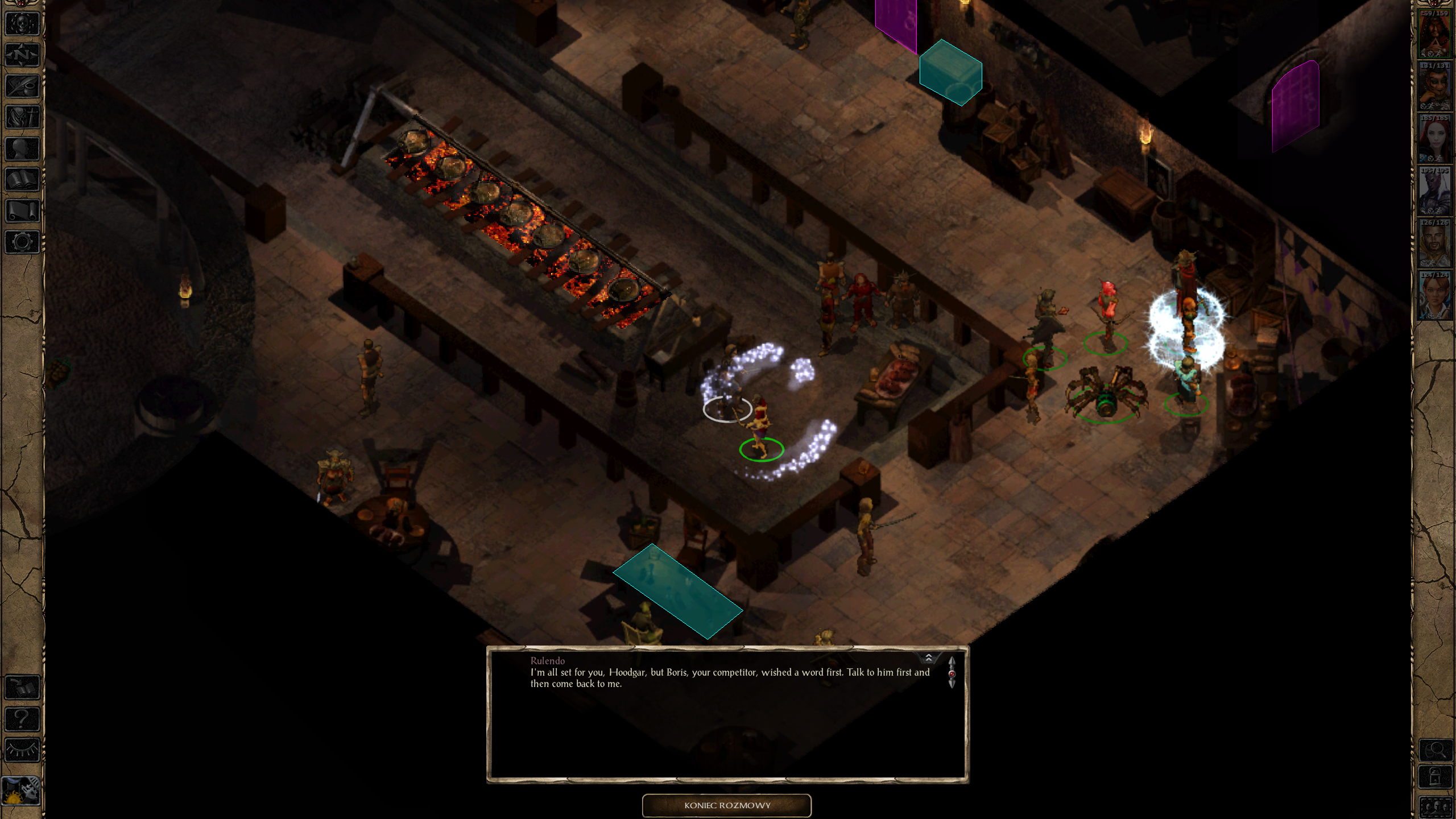Select the bearded man portrait with 126 HP
This screenshot has width=1456, height=819.
1434,245
